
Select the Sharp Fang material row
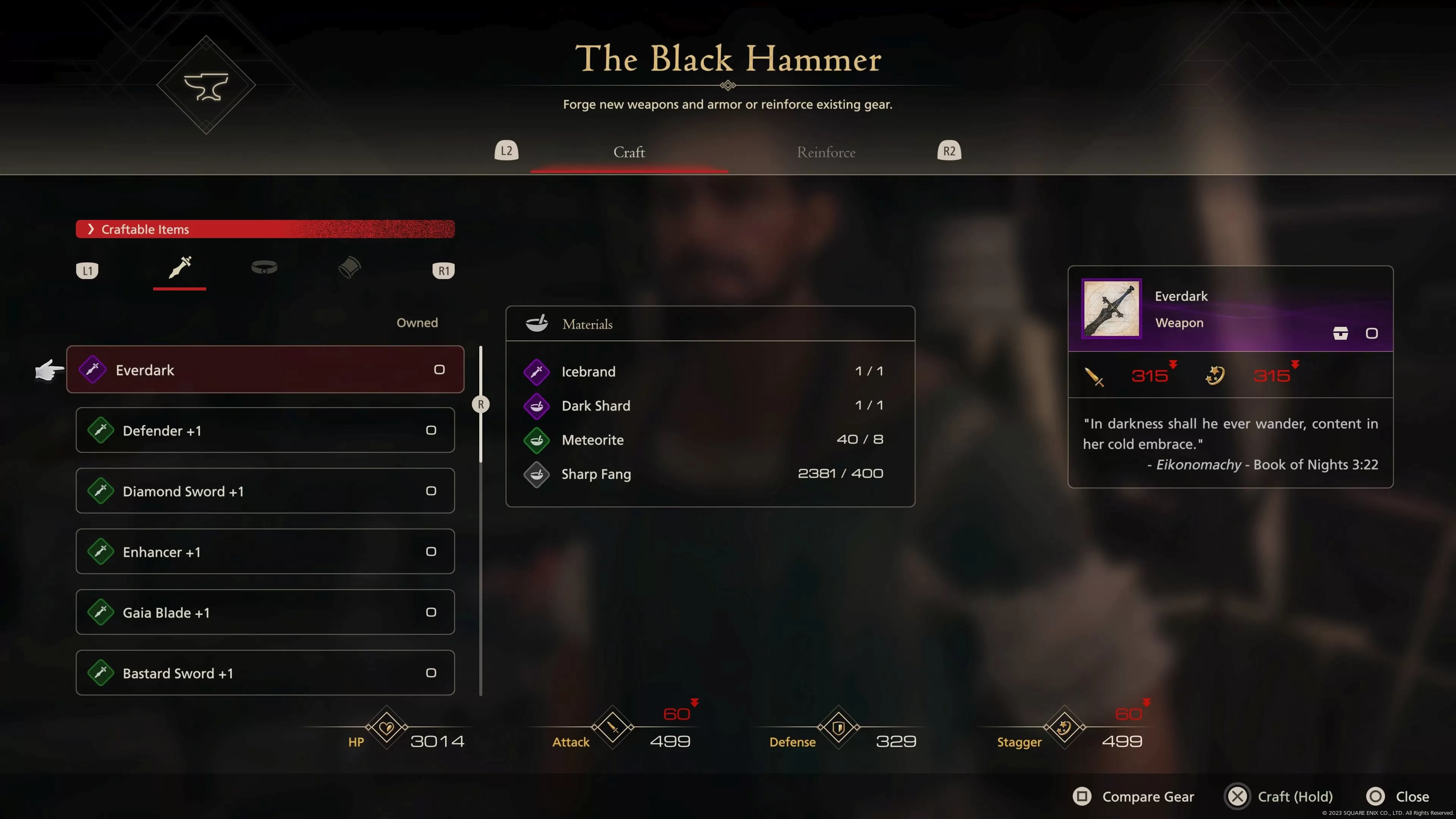pos(710,474)
